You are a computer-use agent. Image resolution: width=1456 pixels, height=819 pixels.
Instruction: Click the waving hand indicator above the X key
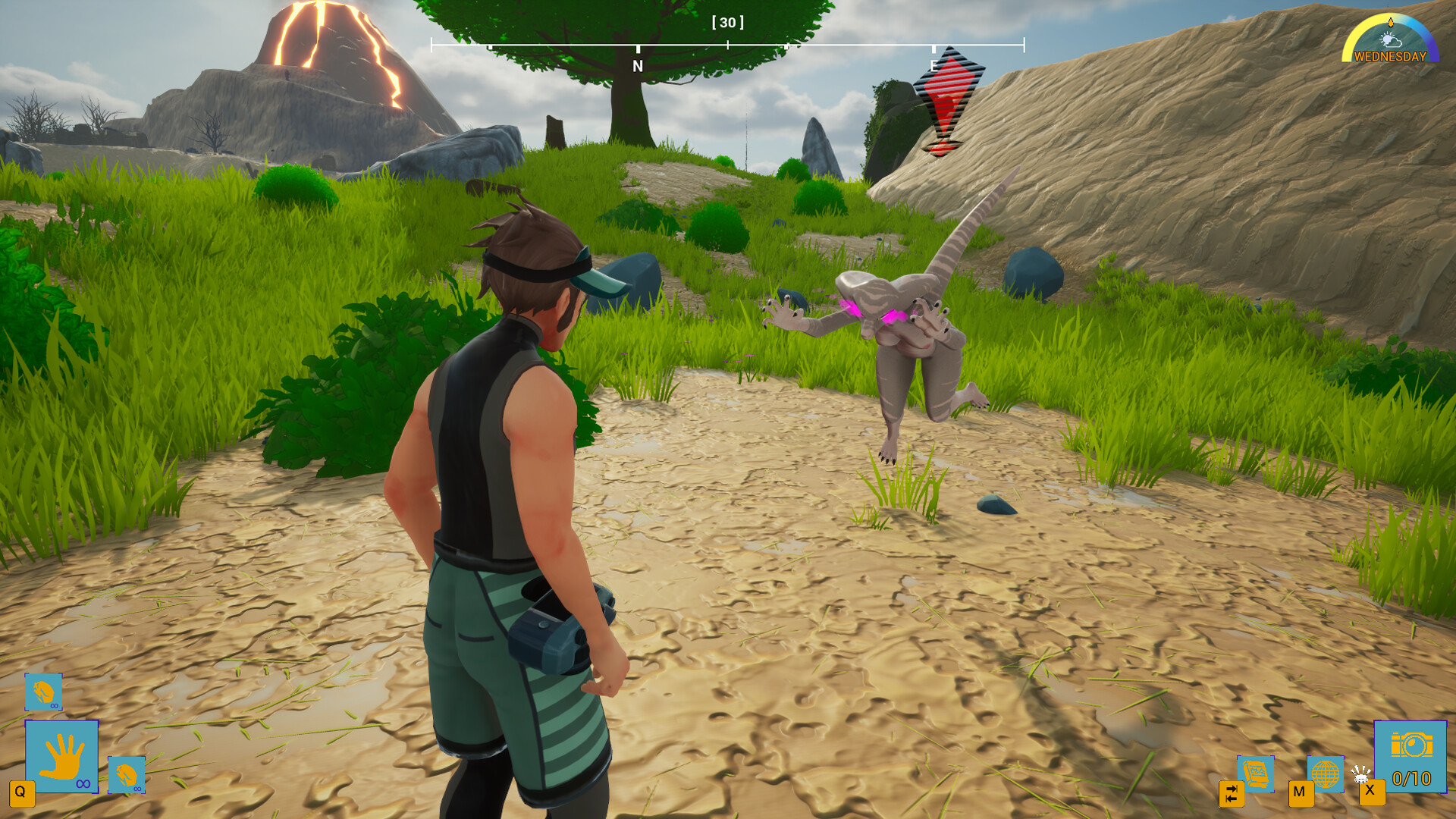[1360, 773]
